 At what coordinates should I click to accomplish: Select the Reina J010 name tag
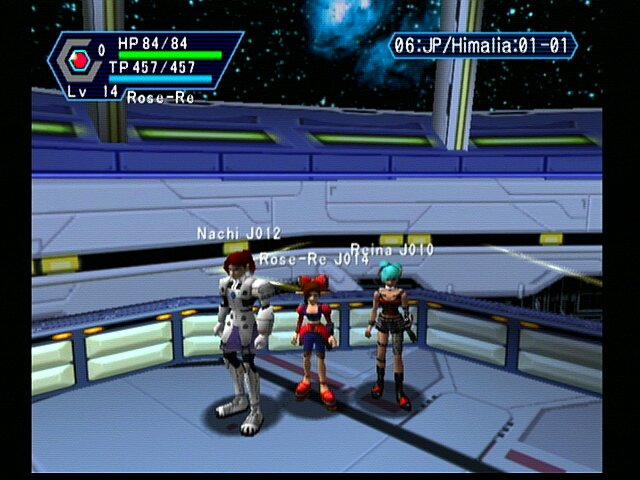(392, 249)
